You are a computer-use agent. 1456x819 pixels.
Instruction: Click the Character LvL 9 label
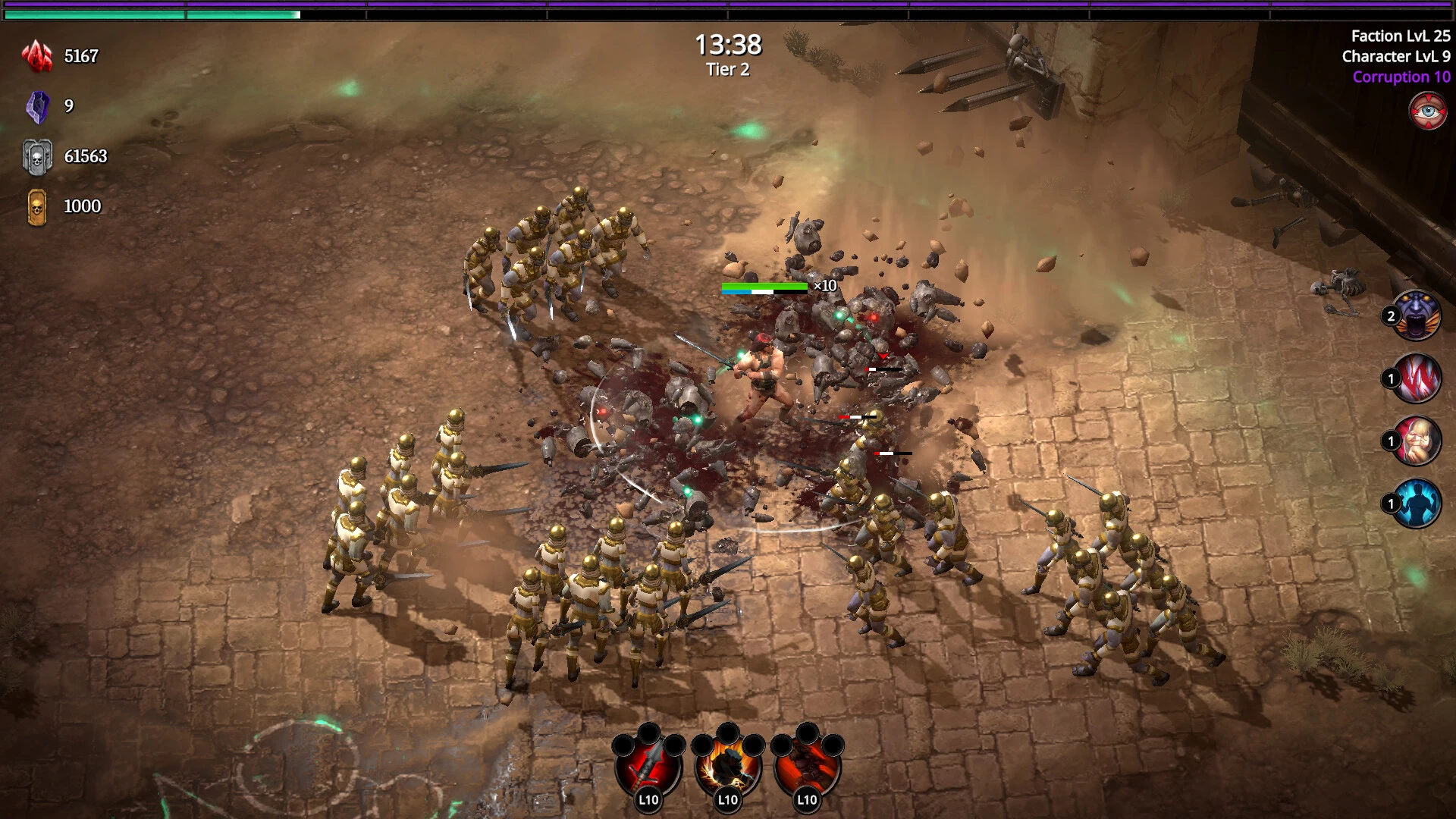[1395, 56]
